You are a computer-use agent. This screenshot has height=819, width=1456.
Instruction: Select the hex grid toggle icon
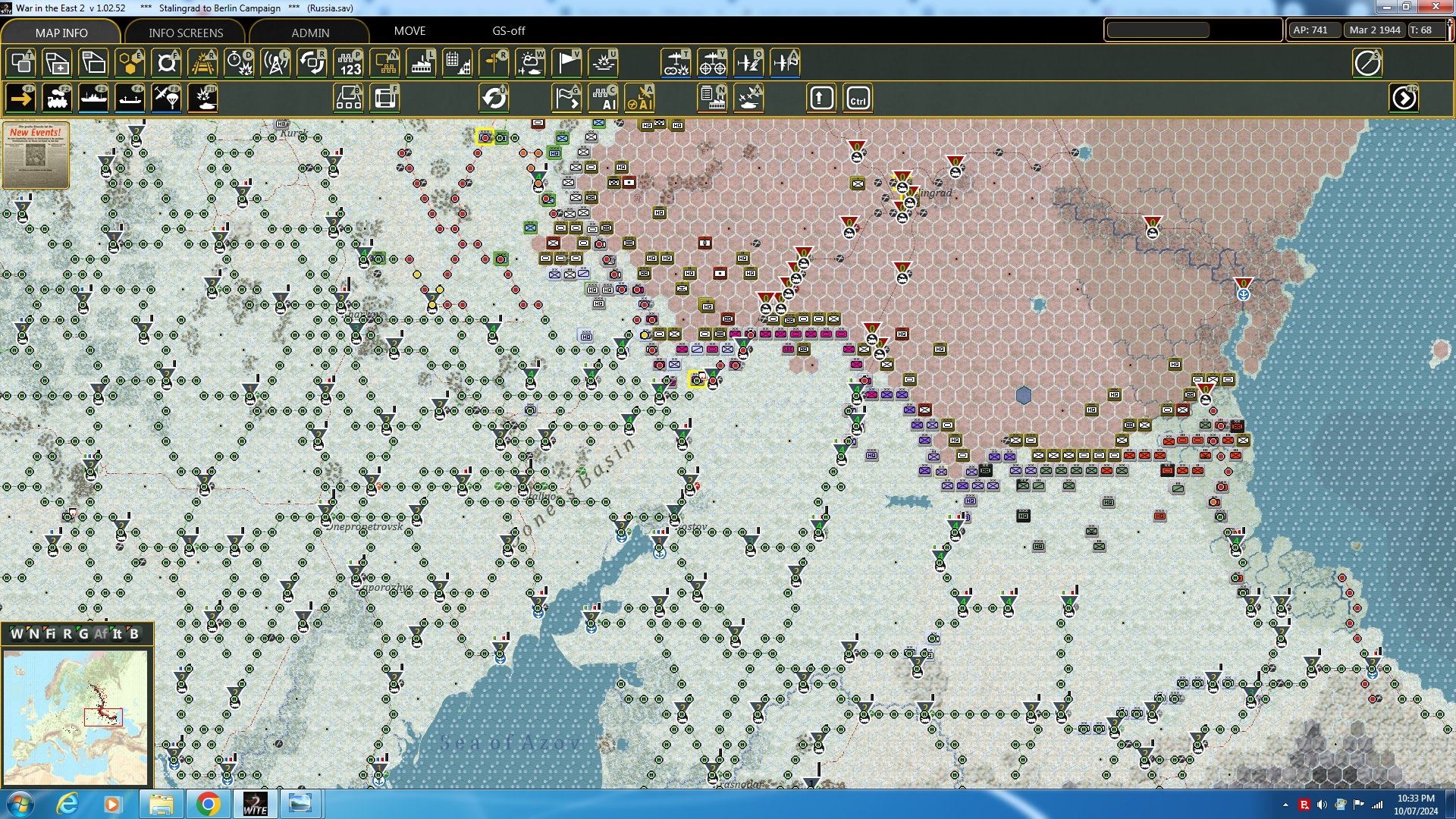(130, 63)
